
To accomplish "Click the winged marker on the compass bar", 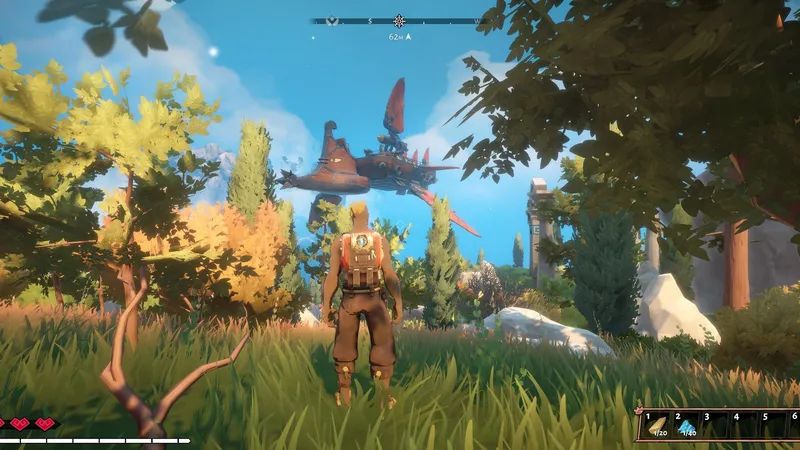I will [x=329, y=20].
